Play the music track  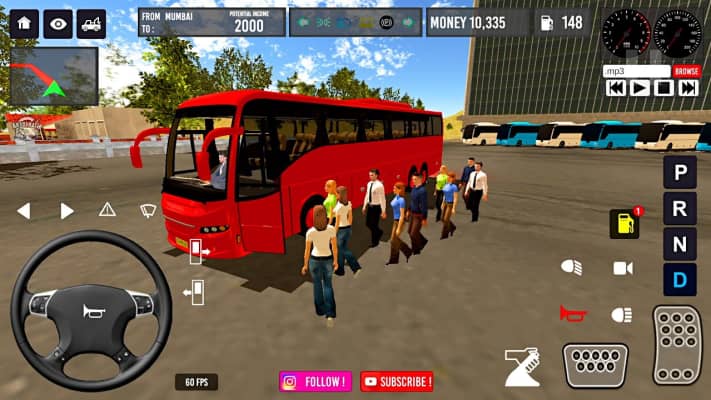(639, 88)
